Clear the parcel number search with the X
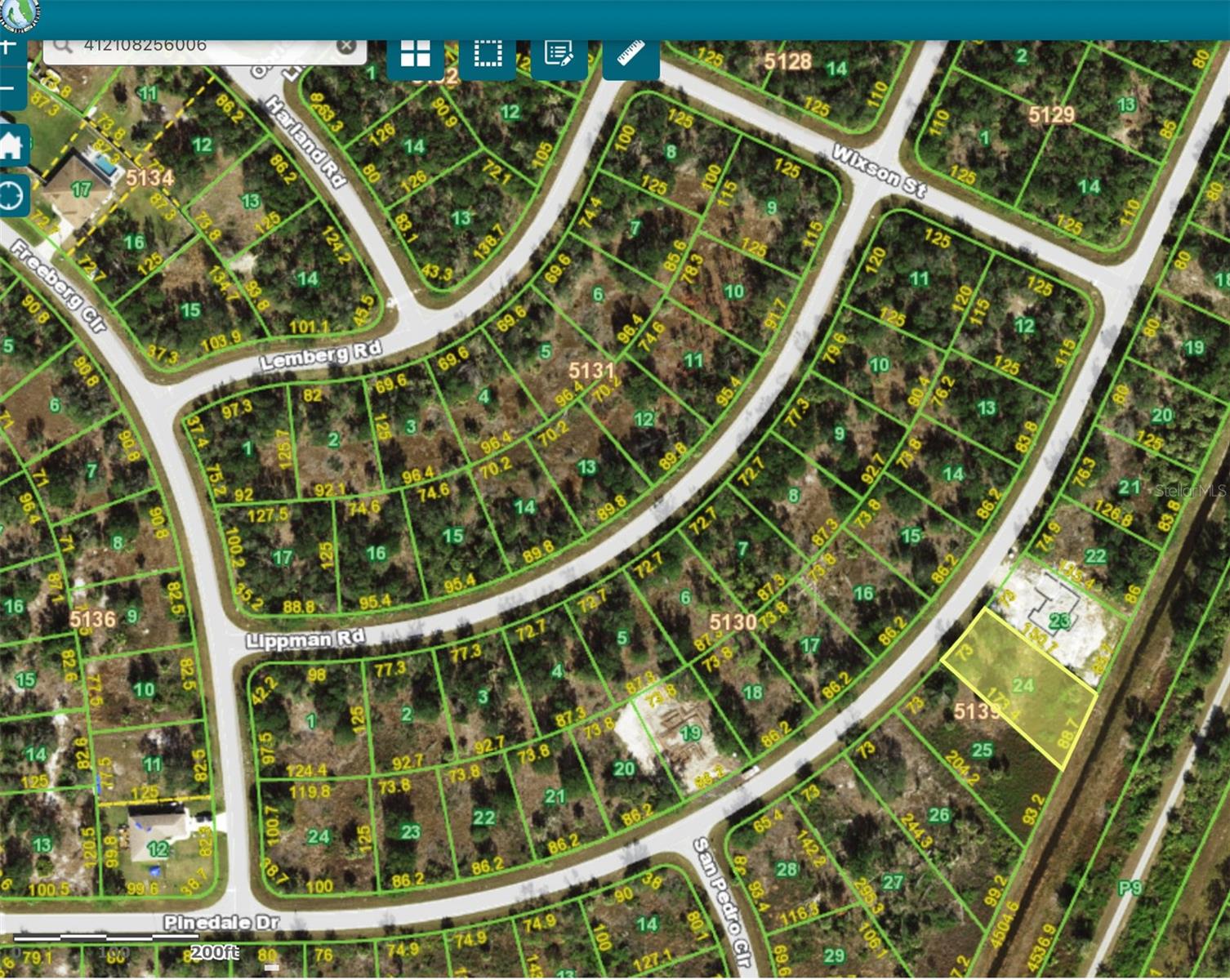The width and height of the screenshot is (1230, 980). (347, 45)
